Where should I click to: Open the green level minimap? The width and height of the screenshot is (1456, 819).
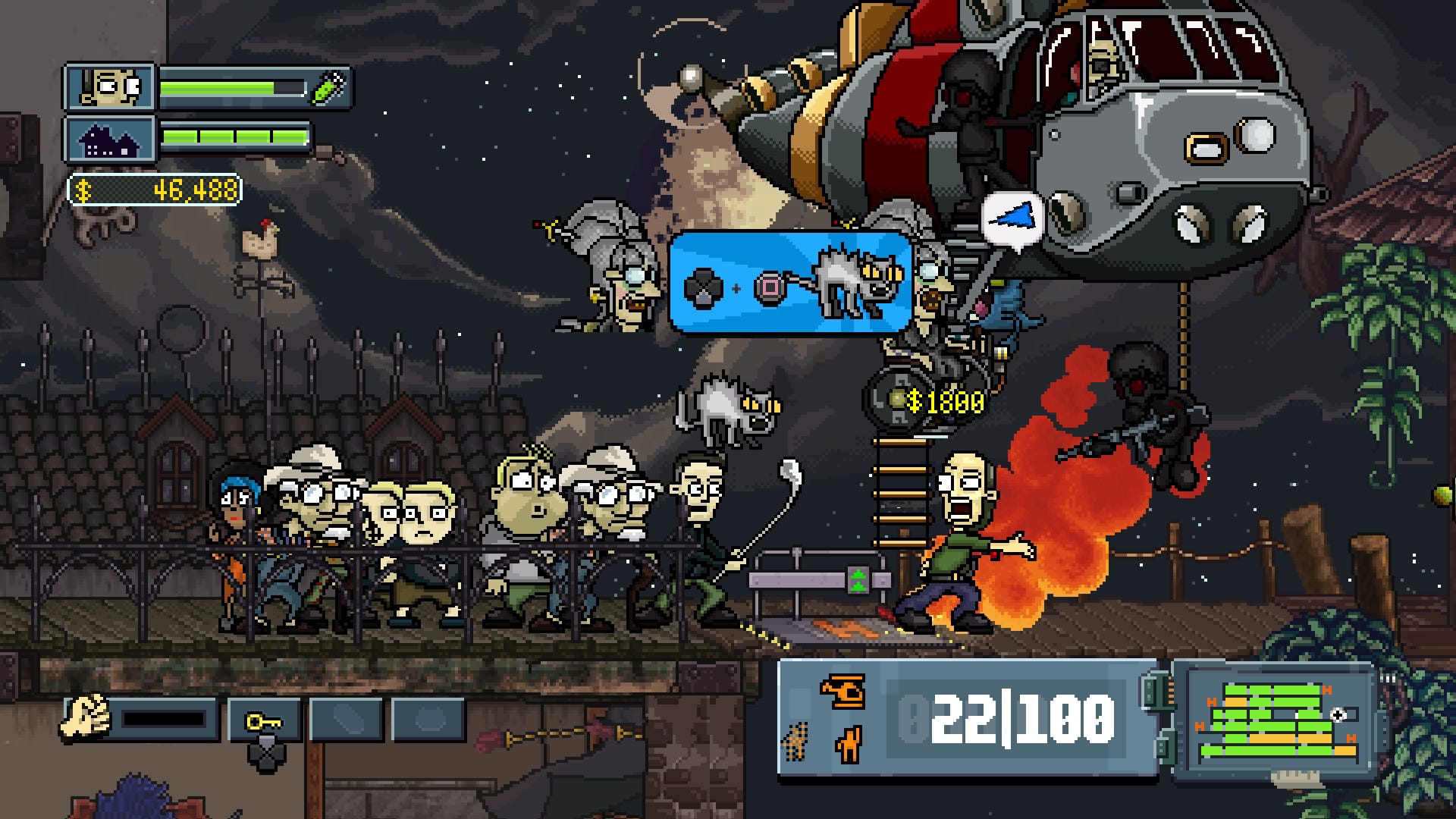tap(1274, 721)
